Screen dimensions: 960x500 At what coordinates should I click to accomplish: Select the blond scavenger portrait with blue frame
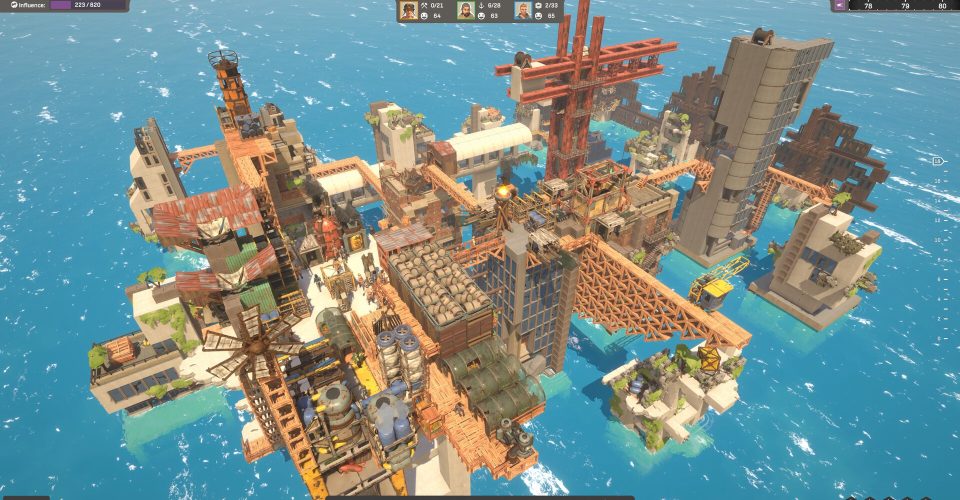coord(523,10)
